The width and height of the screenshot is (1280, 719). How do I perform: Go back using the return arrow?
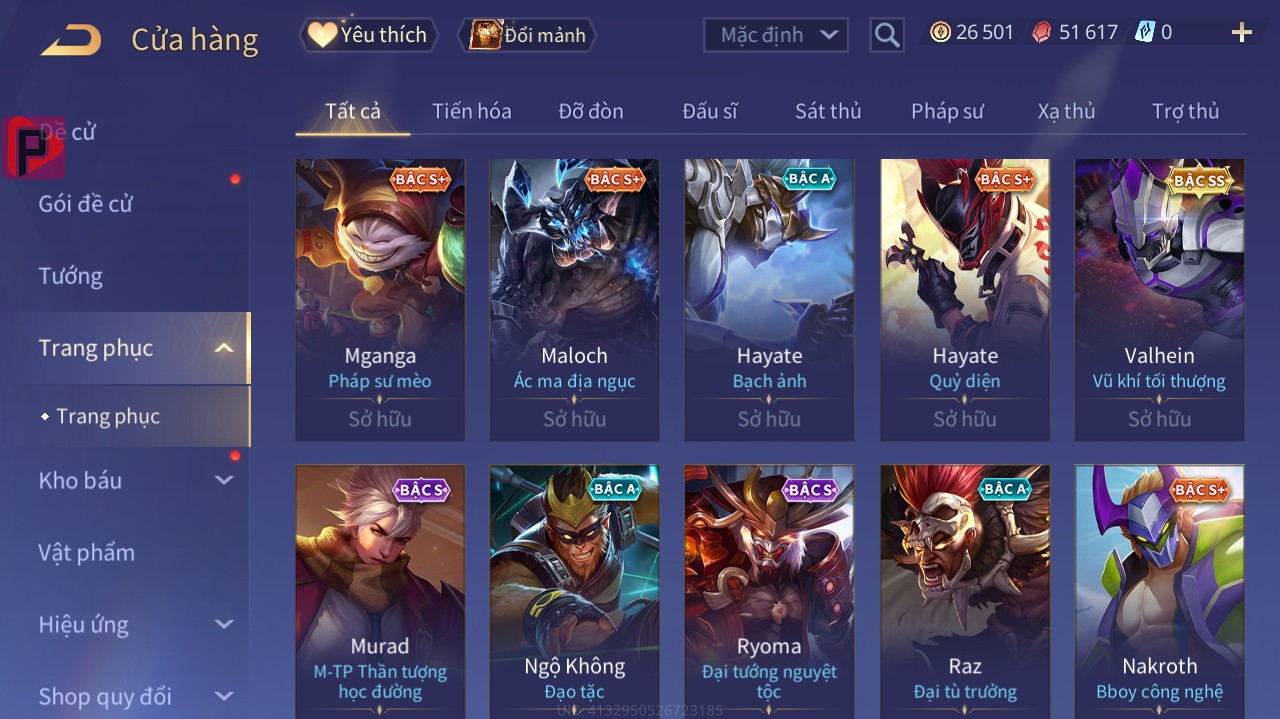pos(71,40)
